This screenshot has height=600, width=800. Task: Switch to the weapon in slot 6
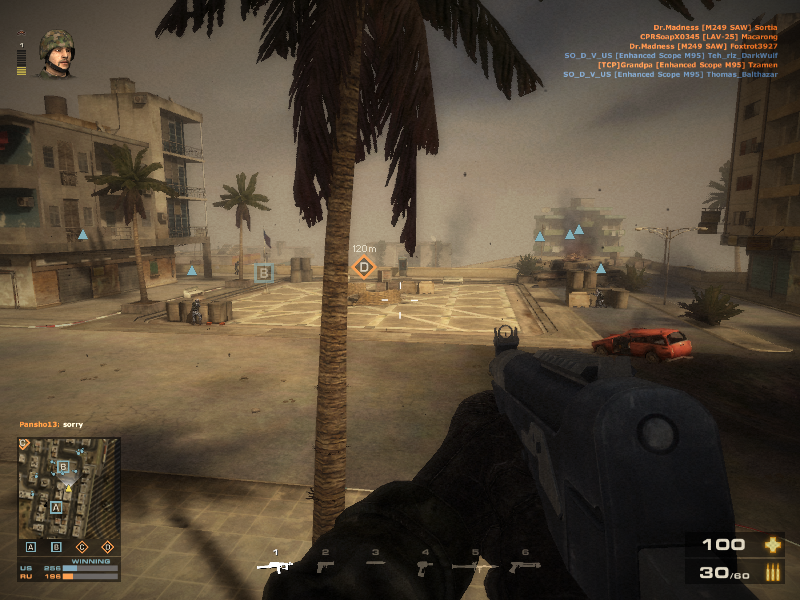pyautogui.click(x=524, y=566)
